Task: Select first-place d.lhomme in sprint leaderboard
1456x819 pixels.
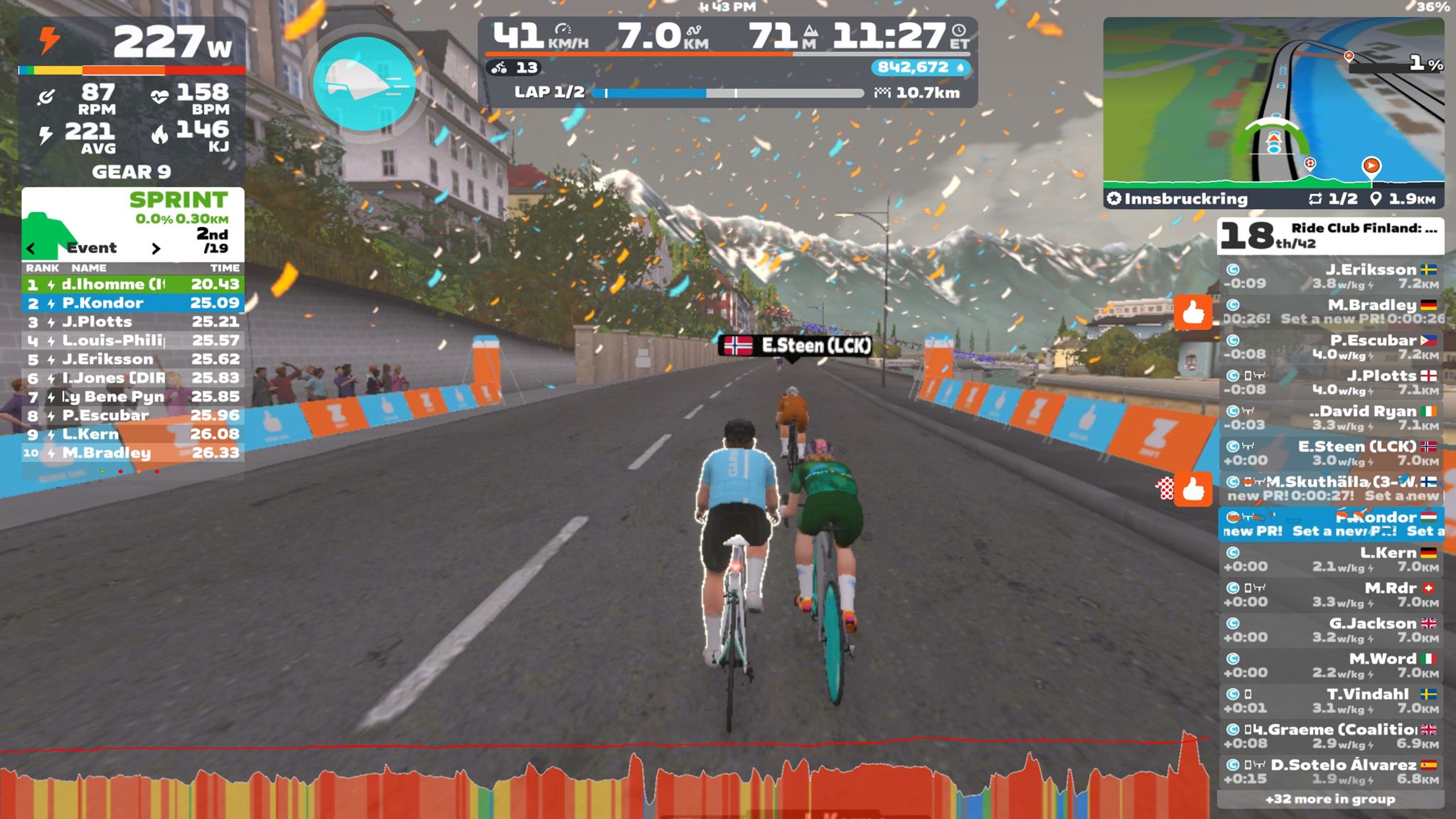Action: 132,284
